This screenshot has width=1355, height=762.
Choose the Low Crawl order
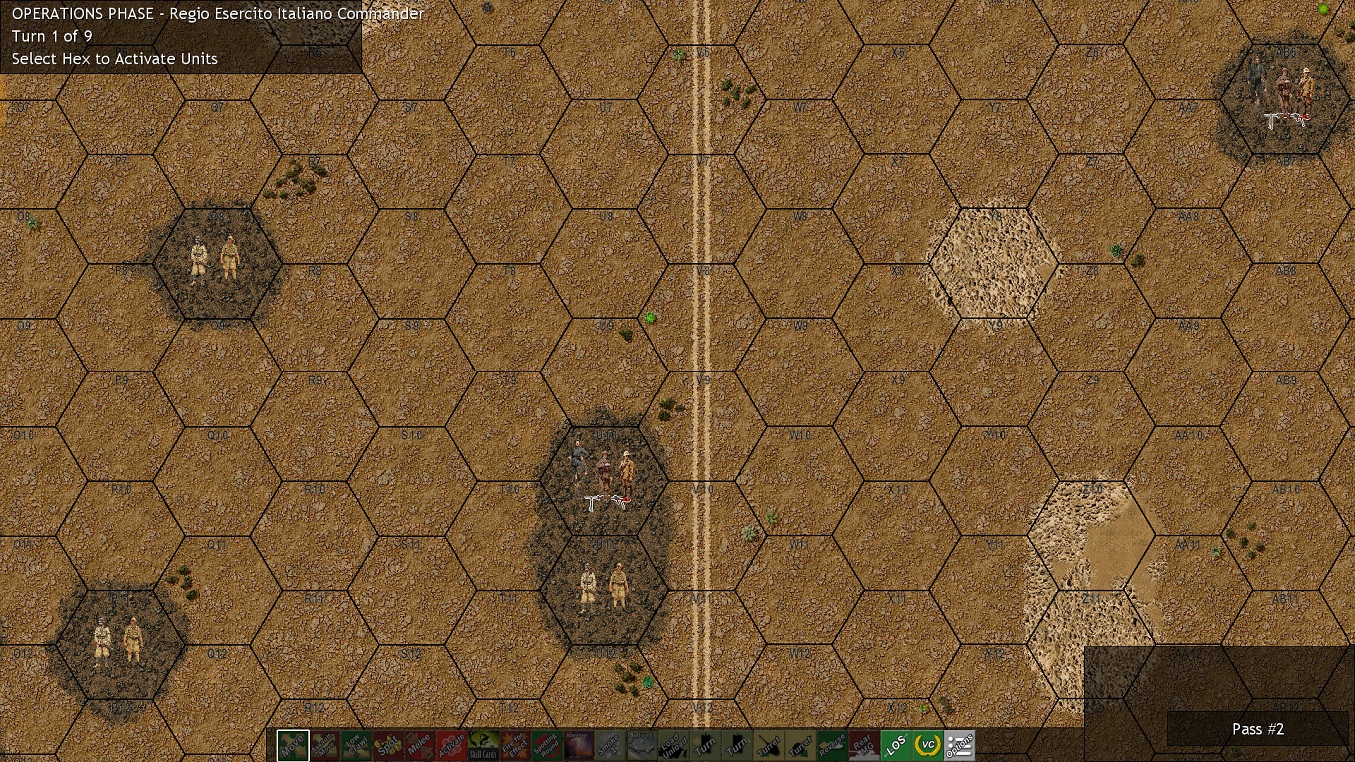[x=356, y=745]
